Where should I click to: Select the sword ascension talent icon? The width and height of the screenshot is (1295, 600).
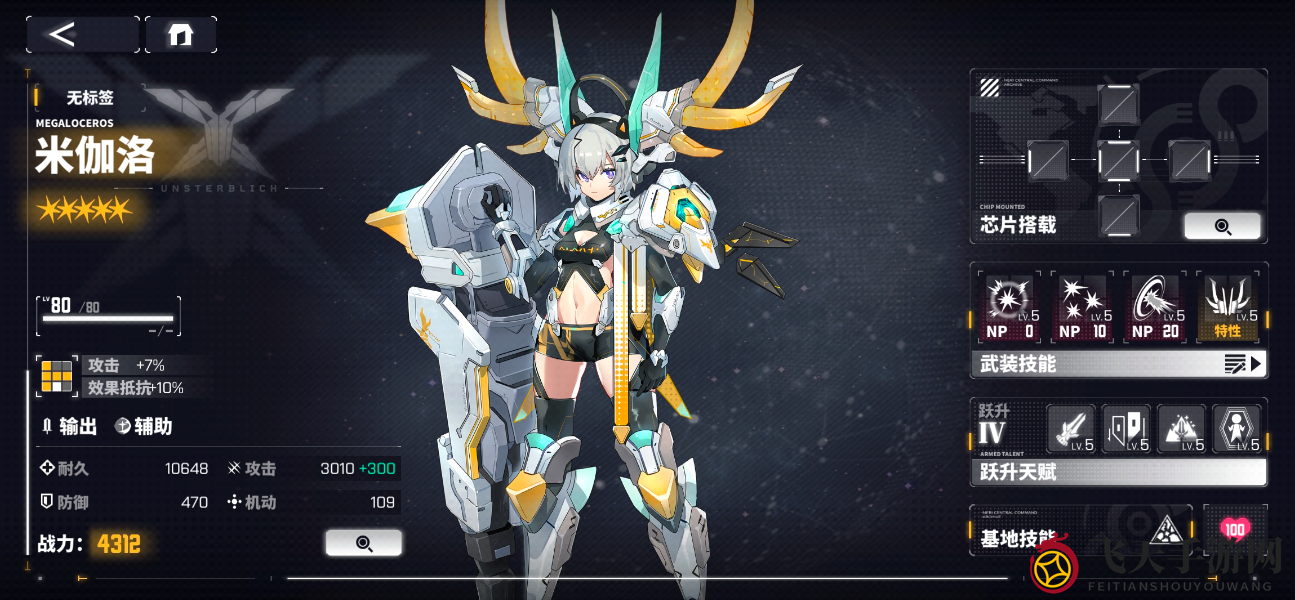tap(1072, 429)
